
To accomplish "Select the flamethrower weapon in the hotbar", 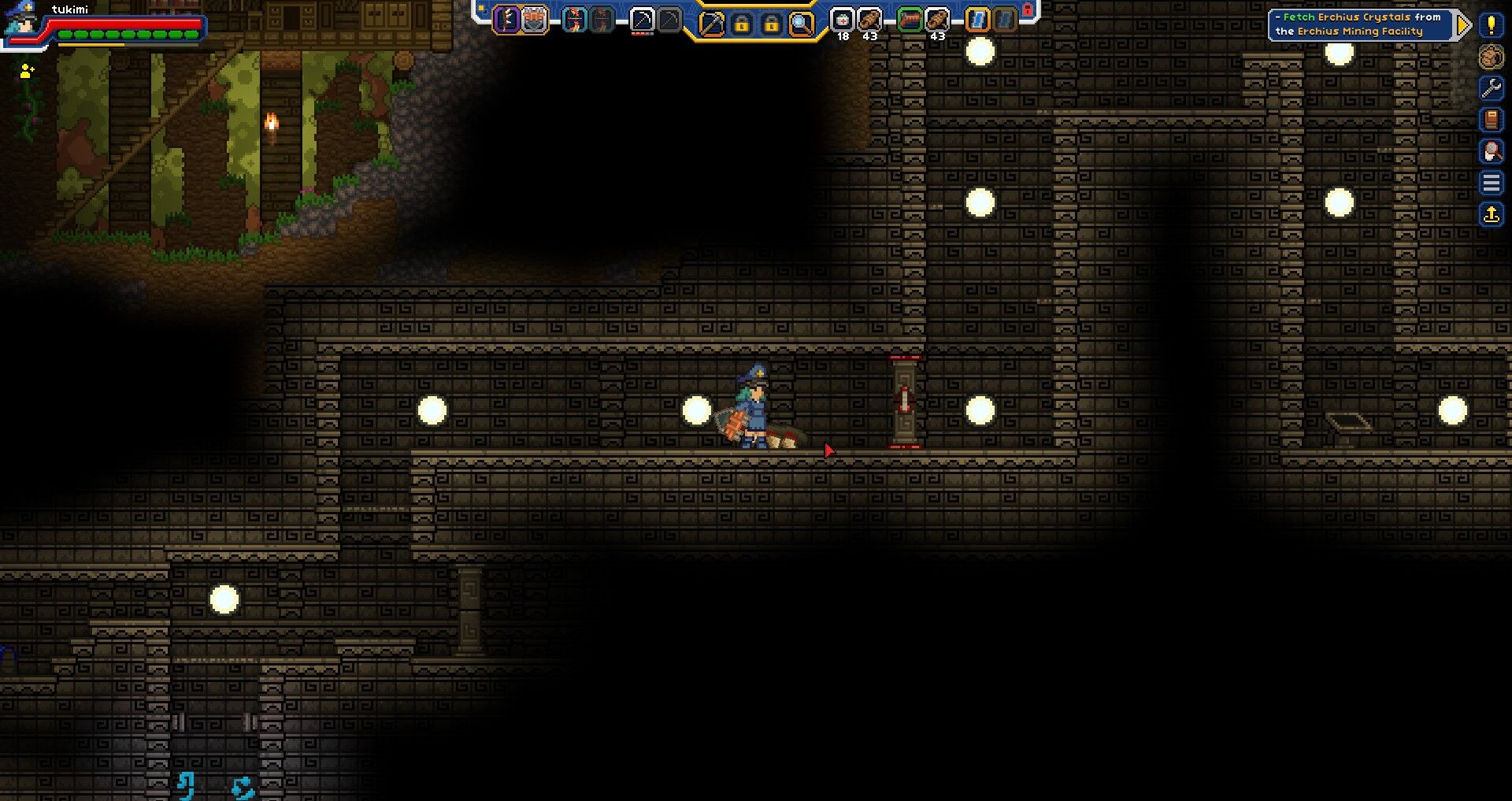I will click(x=910, y=20).
